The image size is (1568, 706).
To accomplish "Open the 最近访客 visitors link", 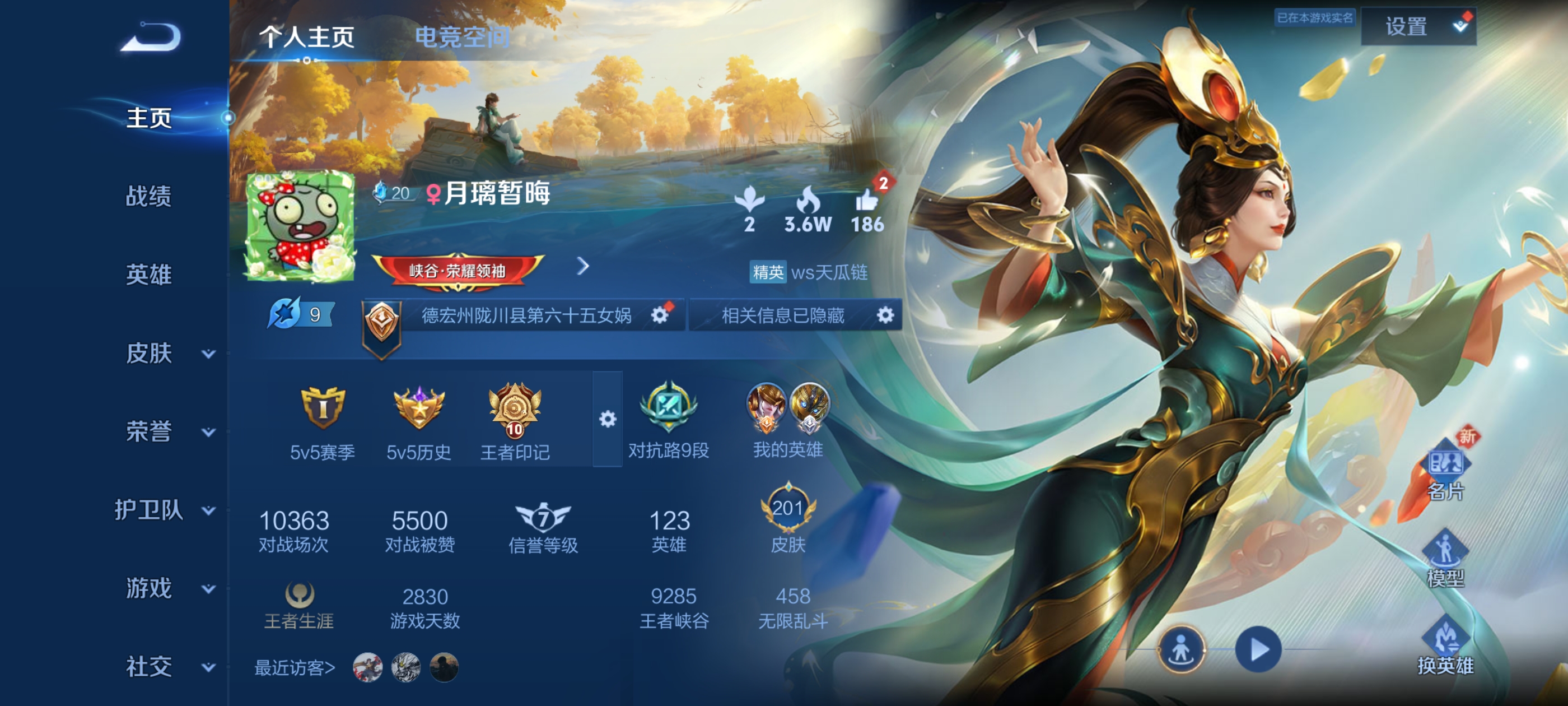I will point(294,667).
